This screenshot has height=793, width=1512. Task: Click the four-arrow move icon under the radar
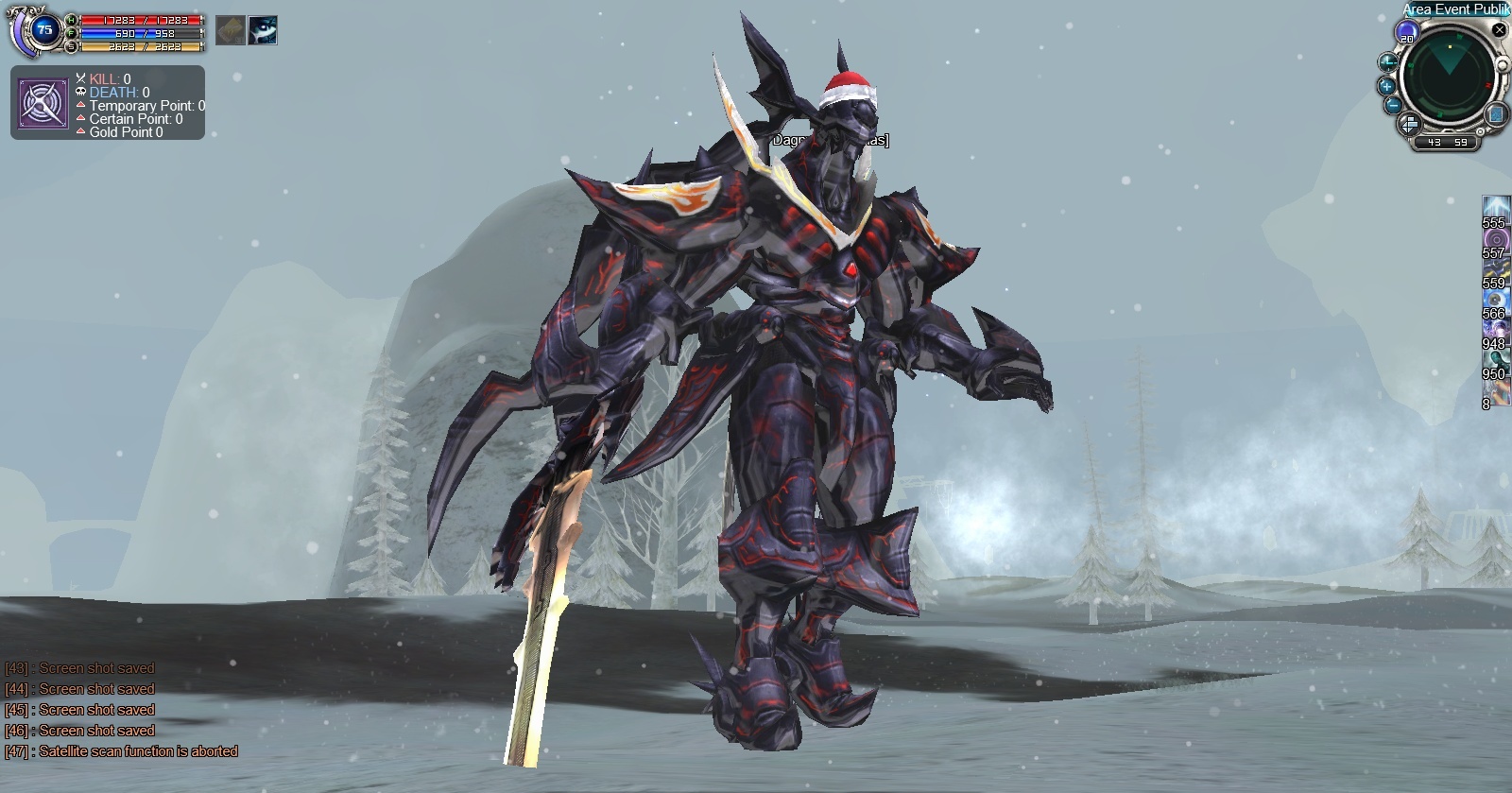(1408, 124)
